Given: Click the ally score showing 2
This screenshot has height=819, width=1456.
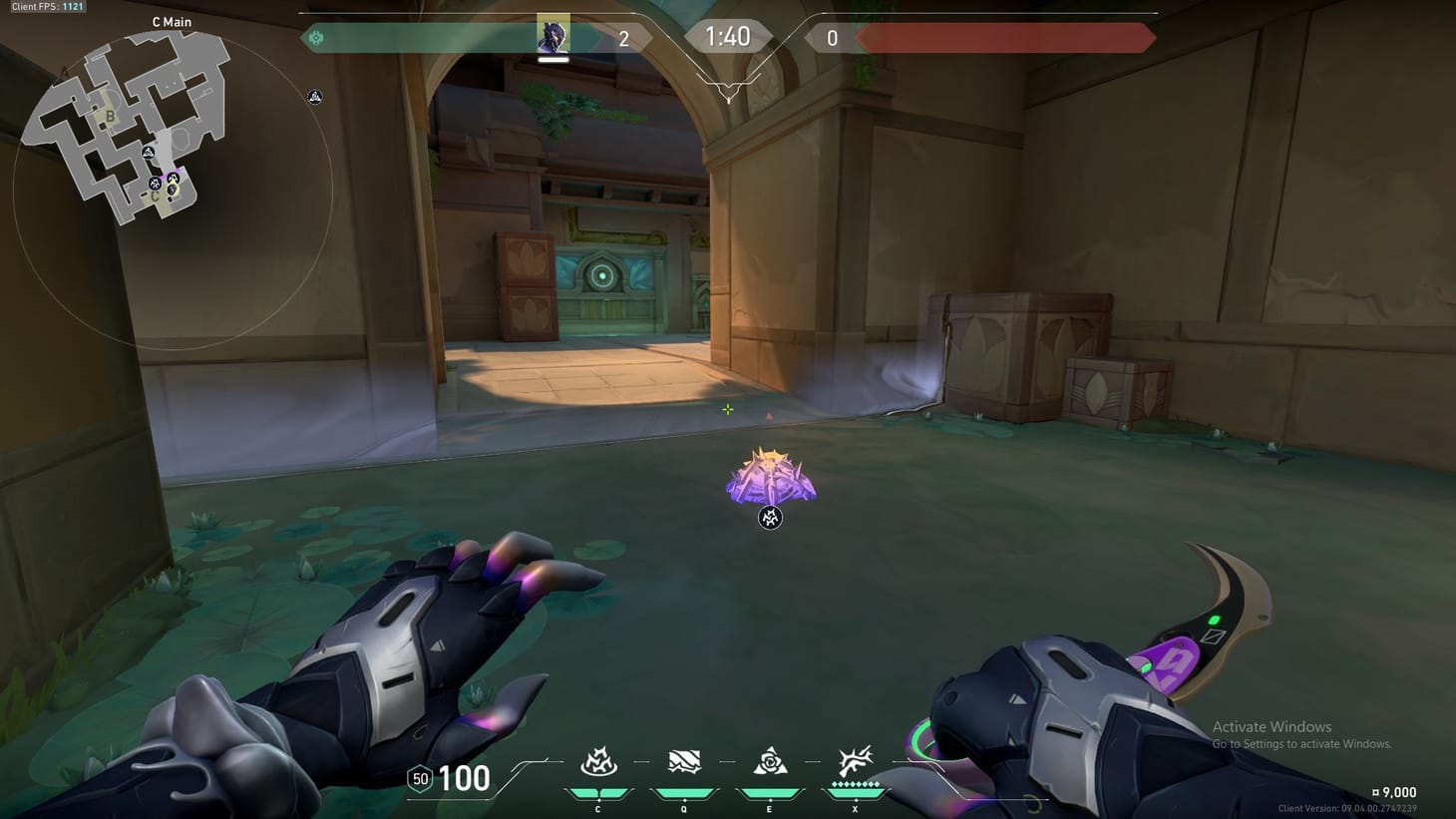Looking at the screenshot, I should pyautogui.click(x=623, y=37).
